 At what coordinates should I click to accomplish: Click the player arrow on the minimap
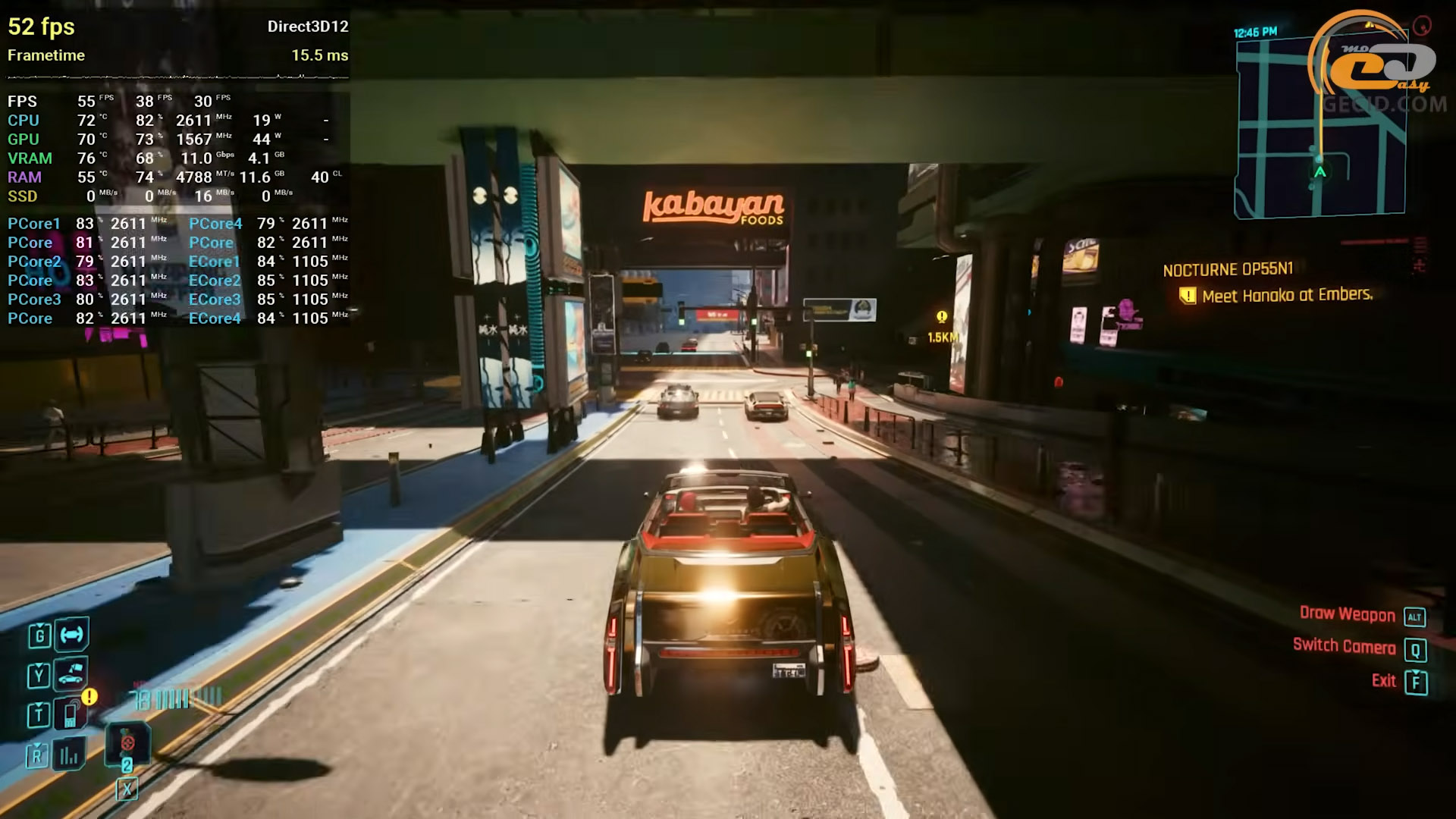pos(1320,172)
